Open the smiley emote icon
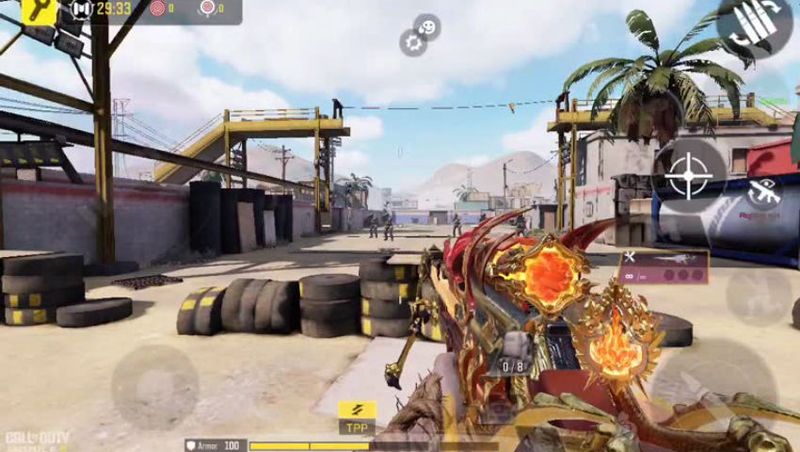Image resolution: width=800 pixels, height=452 pixels. coord(427,26)
